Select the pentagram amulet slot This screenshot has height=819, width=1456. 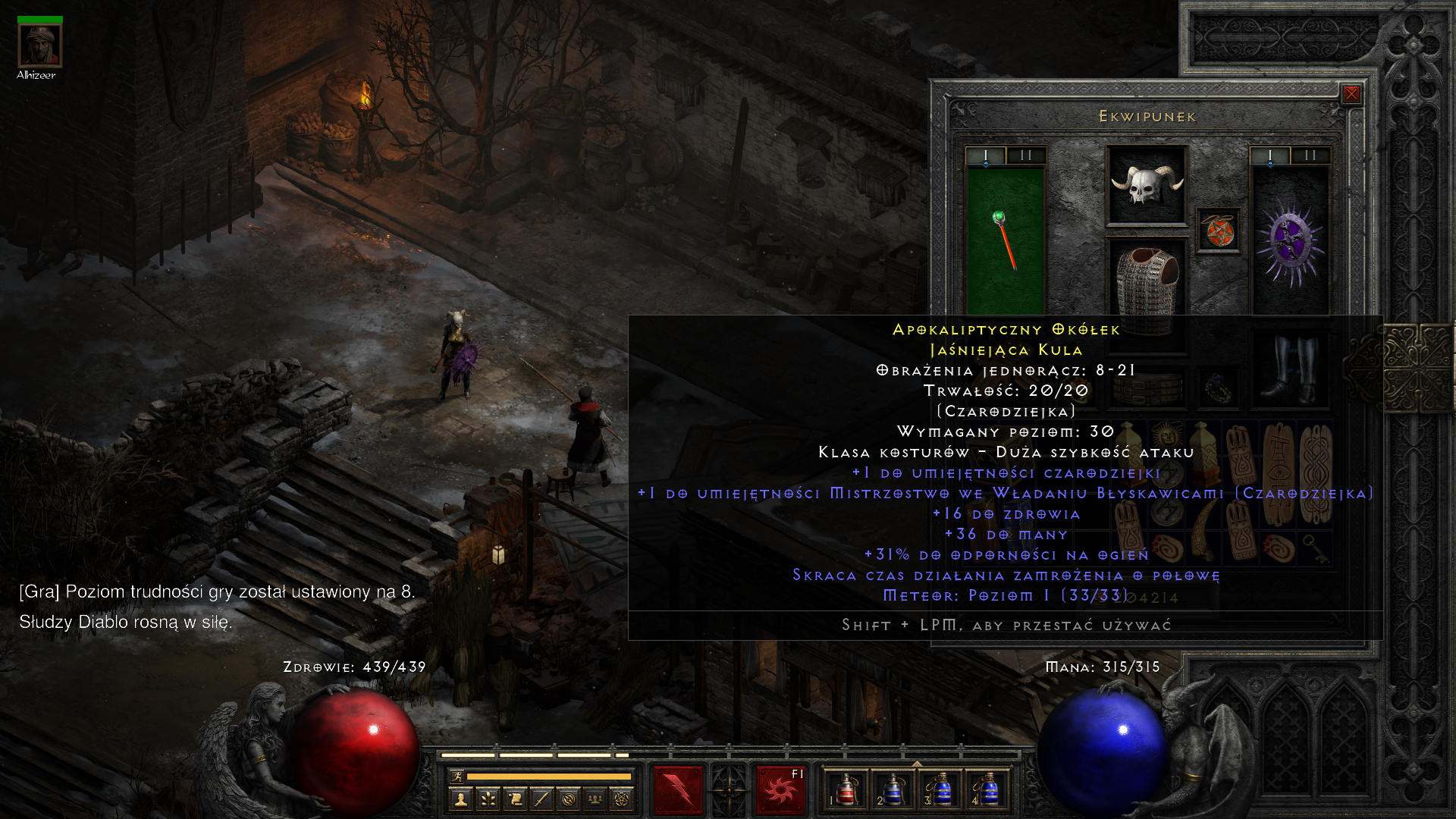(x=1219, y=231)
